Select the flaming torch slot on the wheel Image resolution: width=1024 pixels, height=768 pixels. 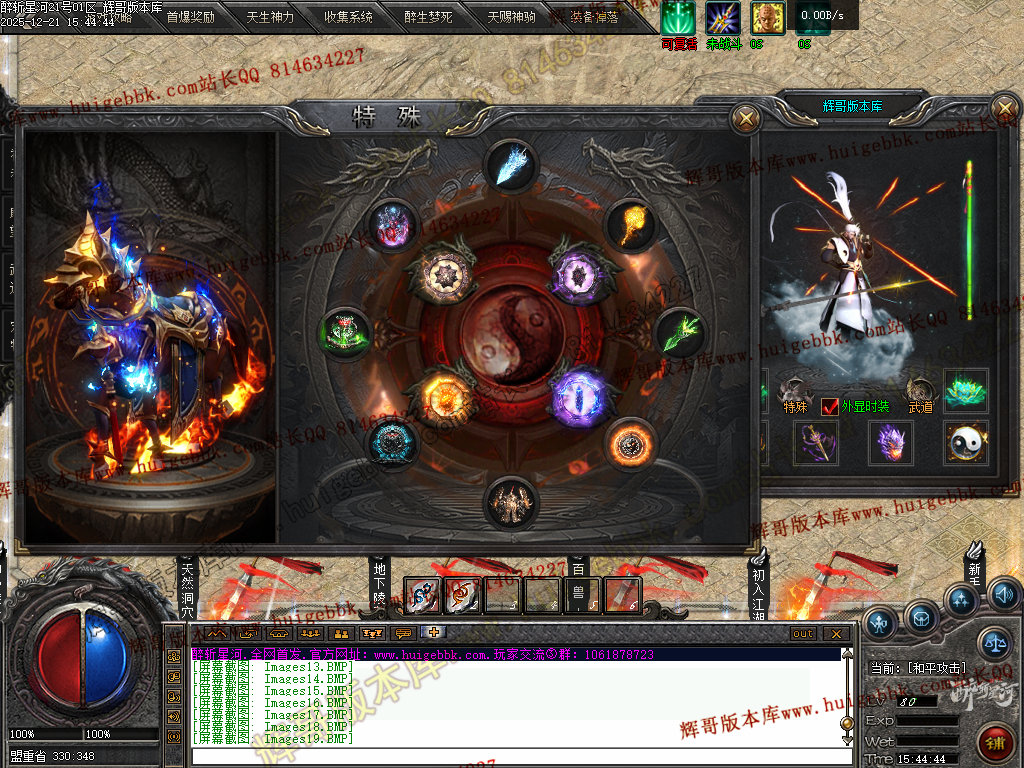coord(631,225)
